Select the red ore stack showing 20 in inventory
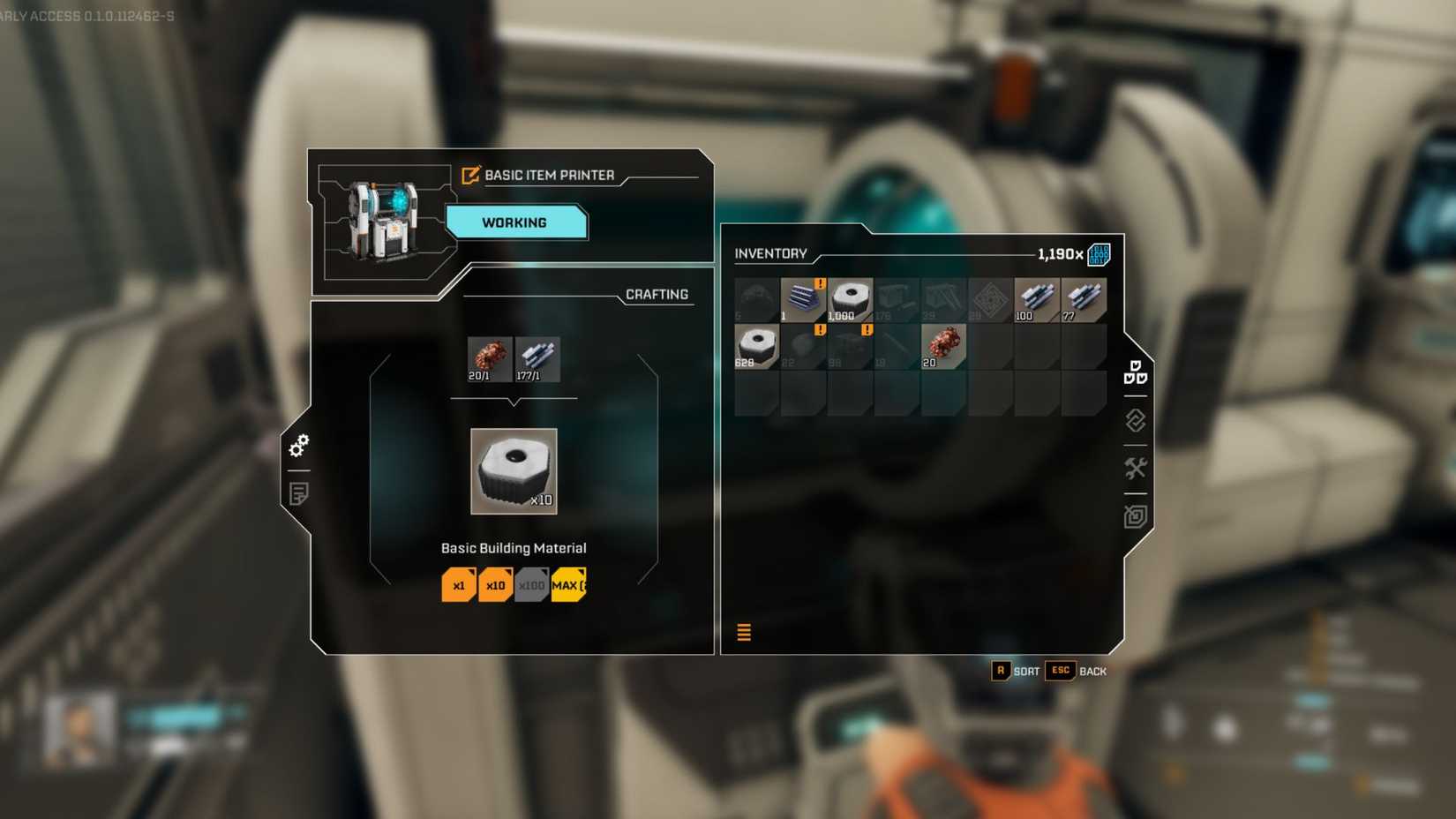This screenshot has width=1456, height=819. (x=942, y=345)
